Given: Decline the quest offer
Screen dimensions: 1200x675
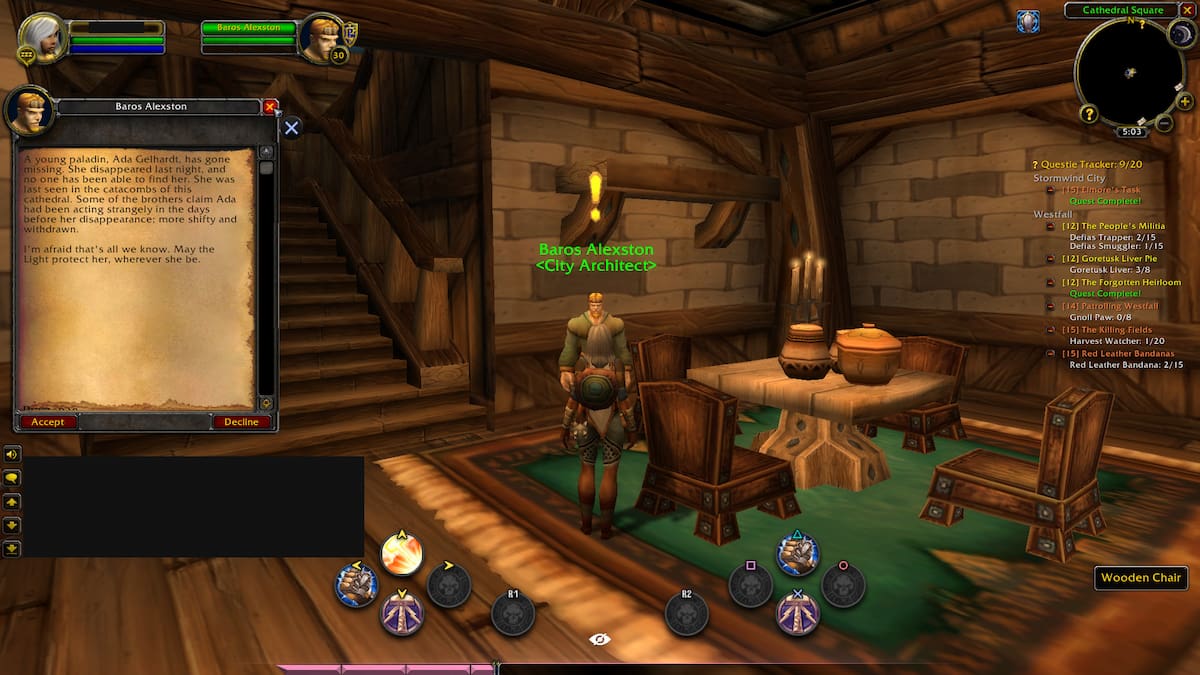Looking at the screenshot, I should pyautogui.click(x=241, y=422).
